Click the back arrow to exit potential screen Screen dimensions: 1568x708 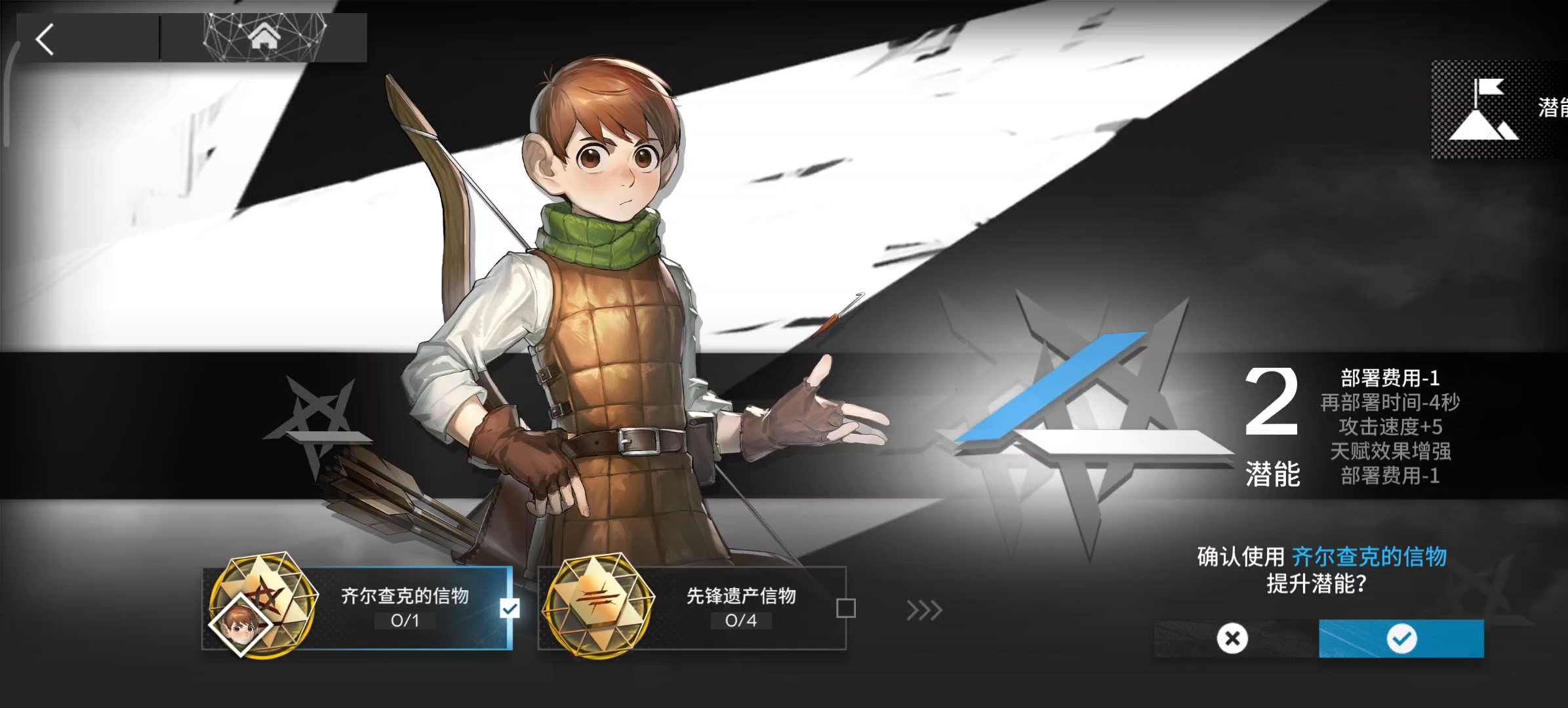(45, 39)
